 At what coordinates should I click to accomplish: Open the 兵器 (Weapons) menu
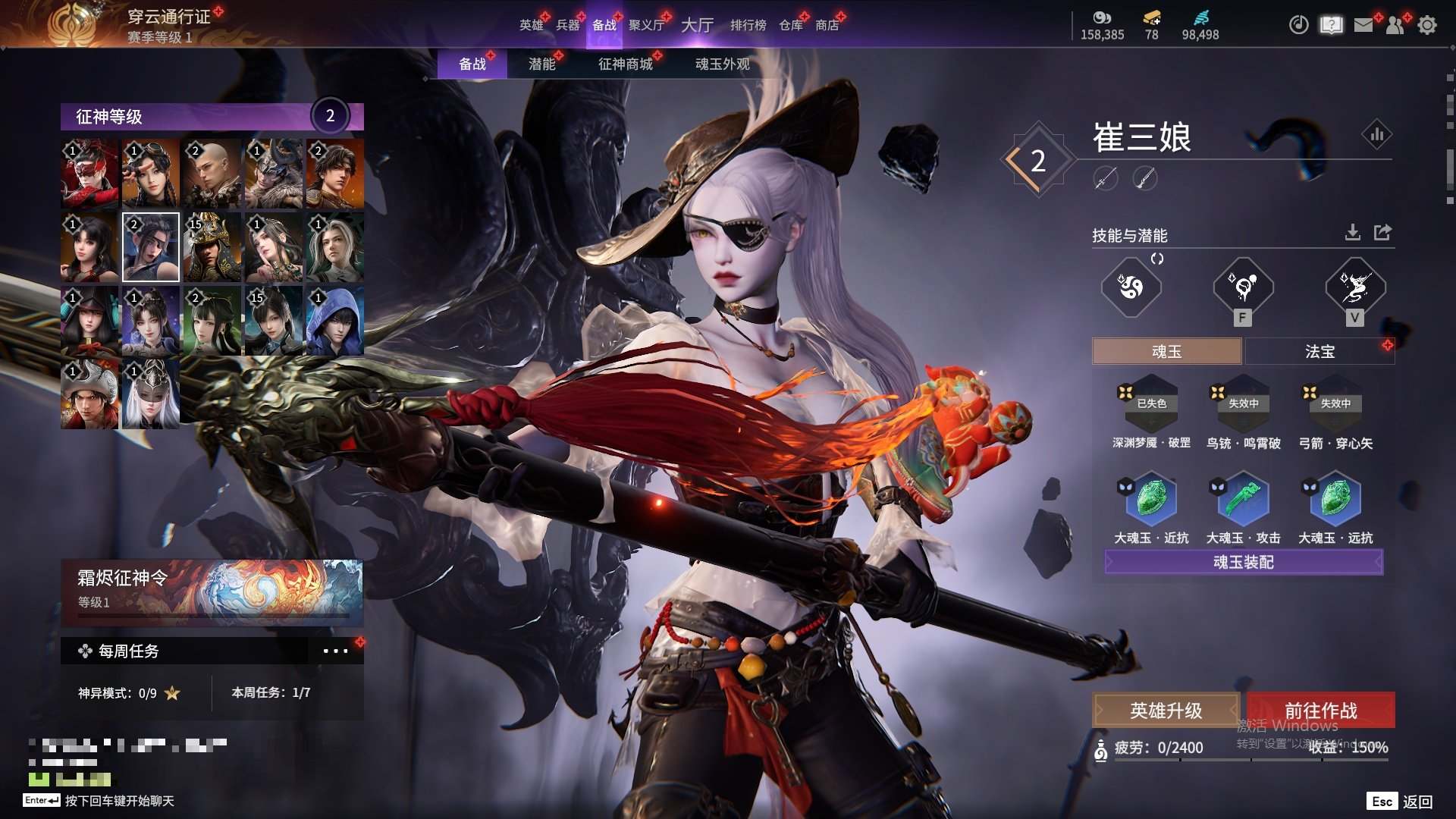[567, 25]
